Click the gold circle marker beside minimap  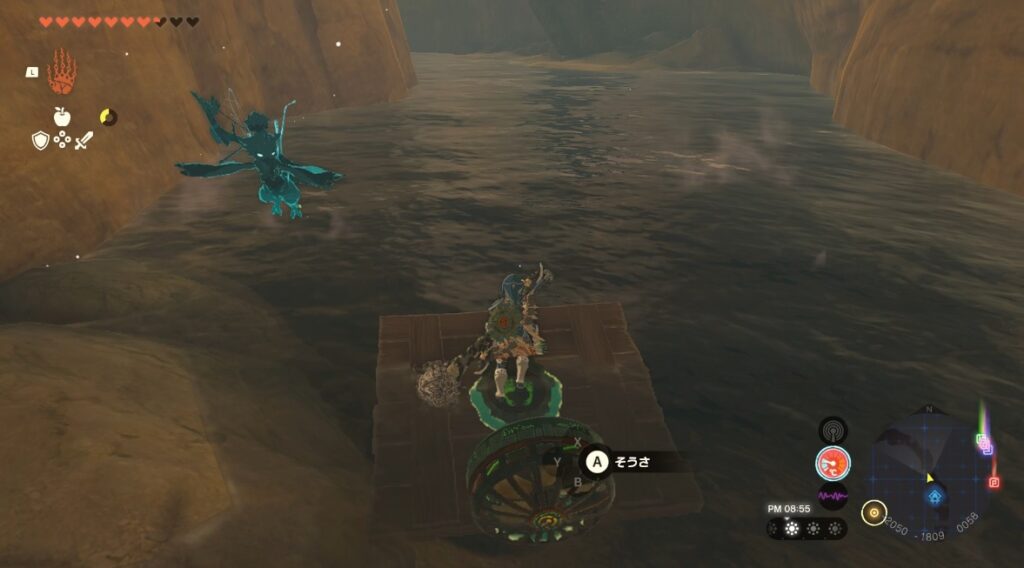tap(874, 512)
